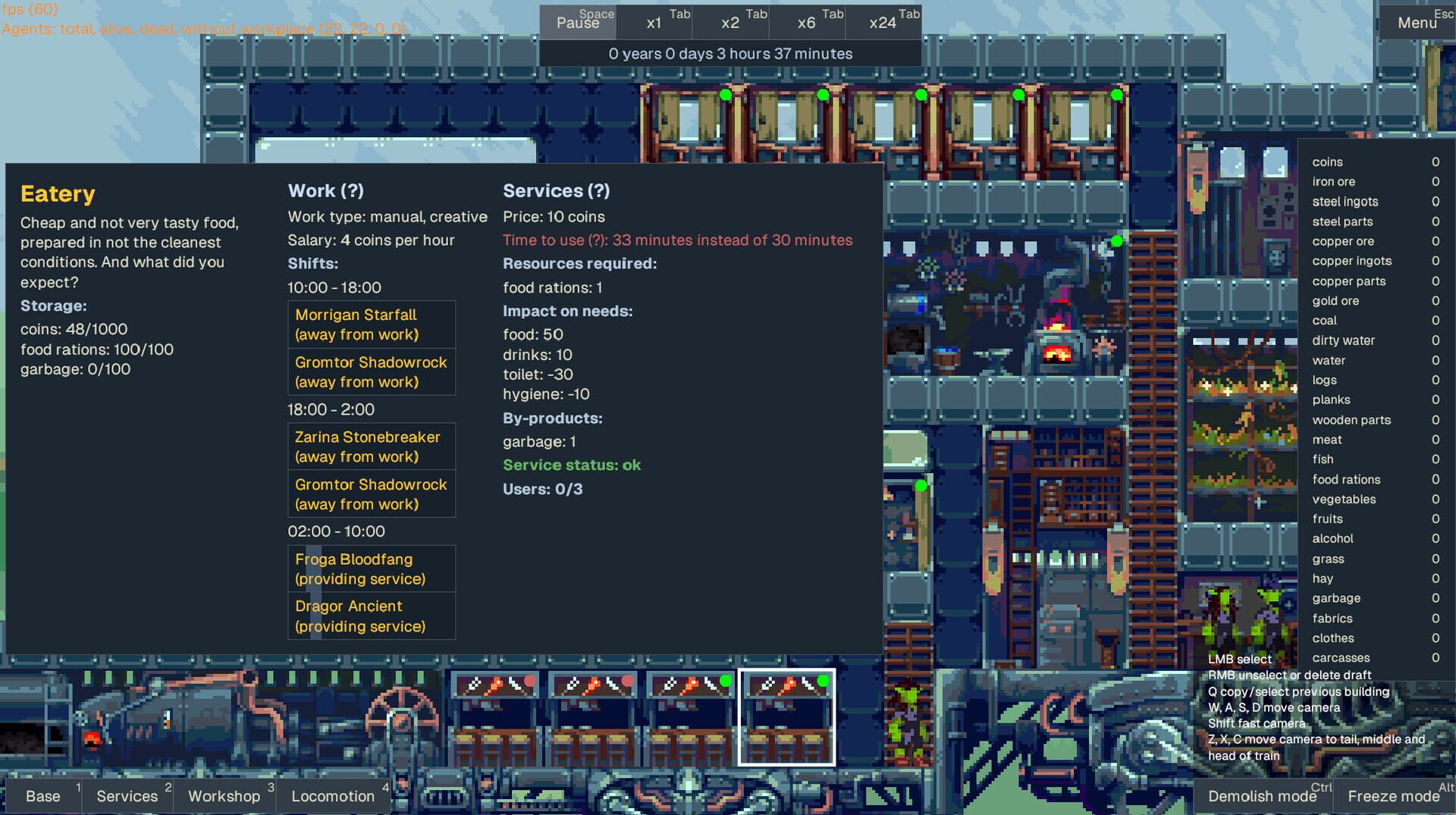Switch to the Services tab

point(127,796)
